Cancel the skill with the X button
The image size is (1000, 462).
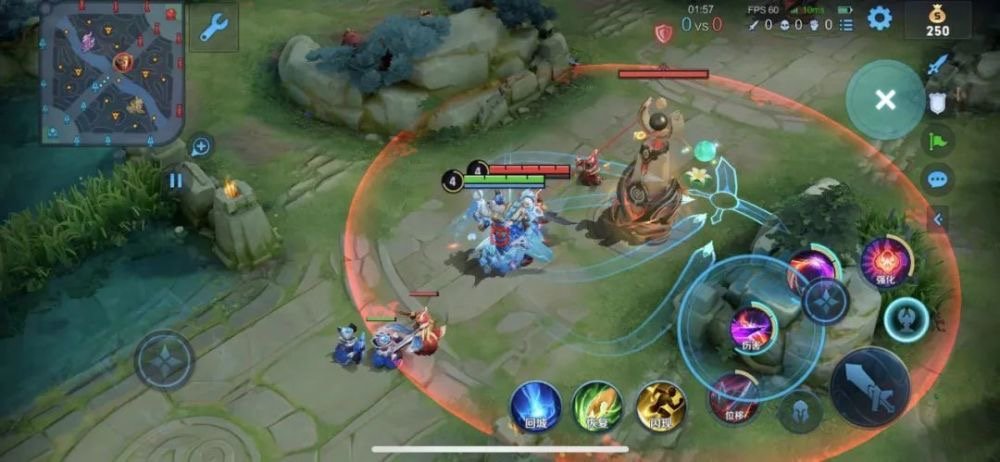coord(884,99)
